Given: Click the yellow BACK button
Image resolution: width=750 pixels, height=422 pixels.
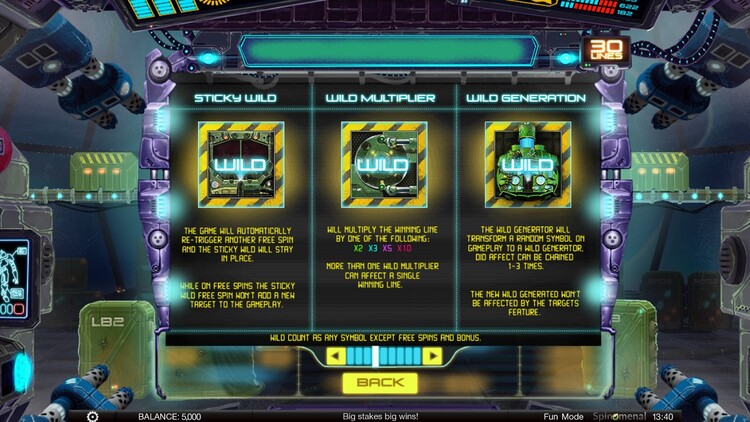Looking at the screenshot, I should point(379,382).
